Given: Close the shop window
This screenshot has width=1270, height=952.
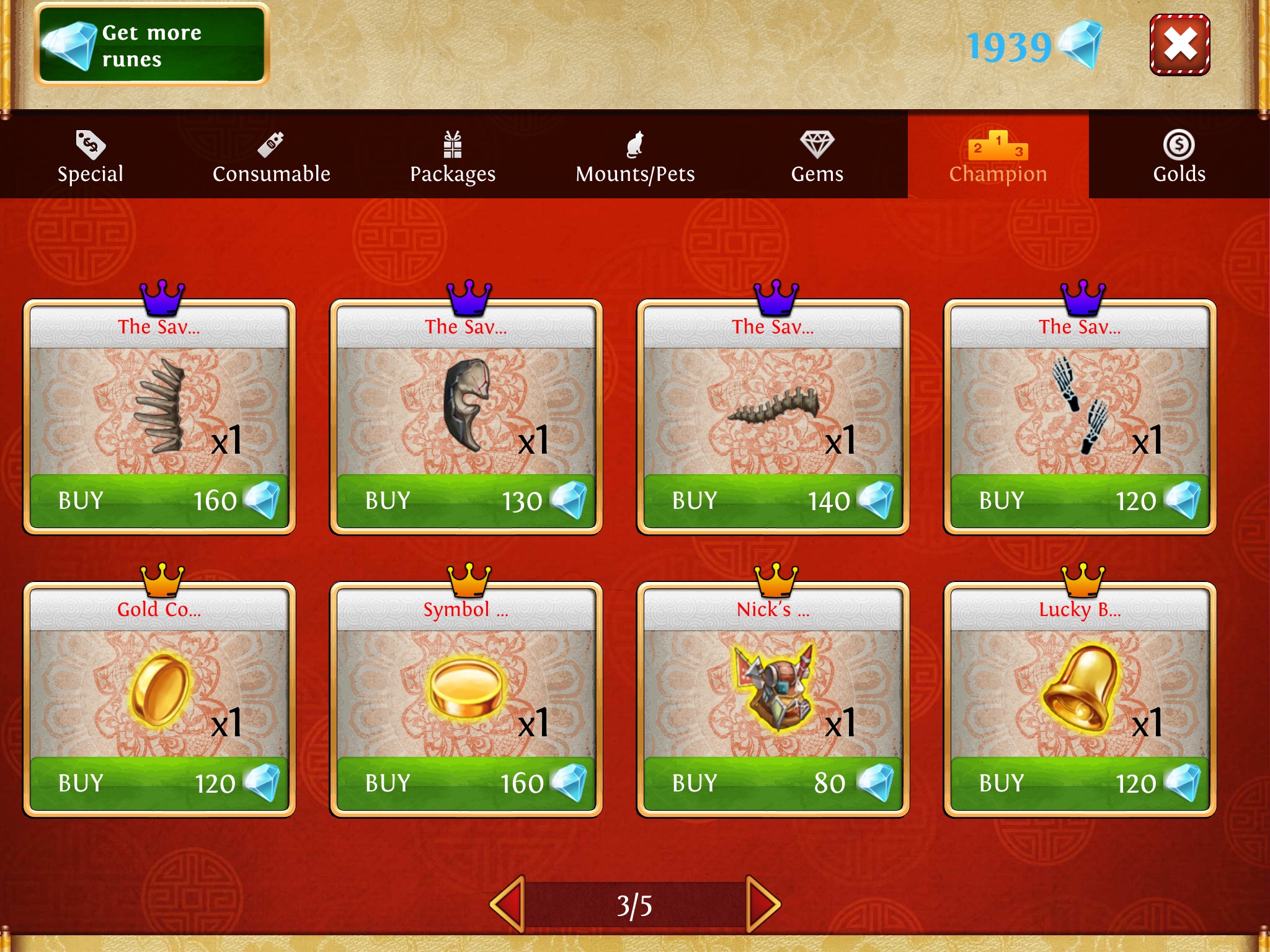Looking at the screenshot, I should tap(1179, 45).
